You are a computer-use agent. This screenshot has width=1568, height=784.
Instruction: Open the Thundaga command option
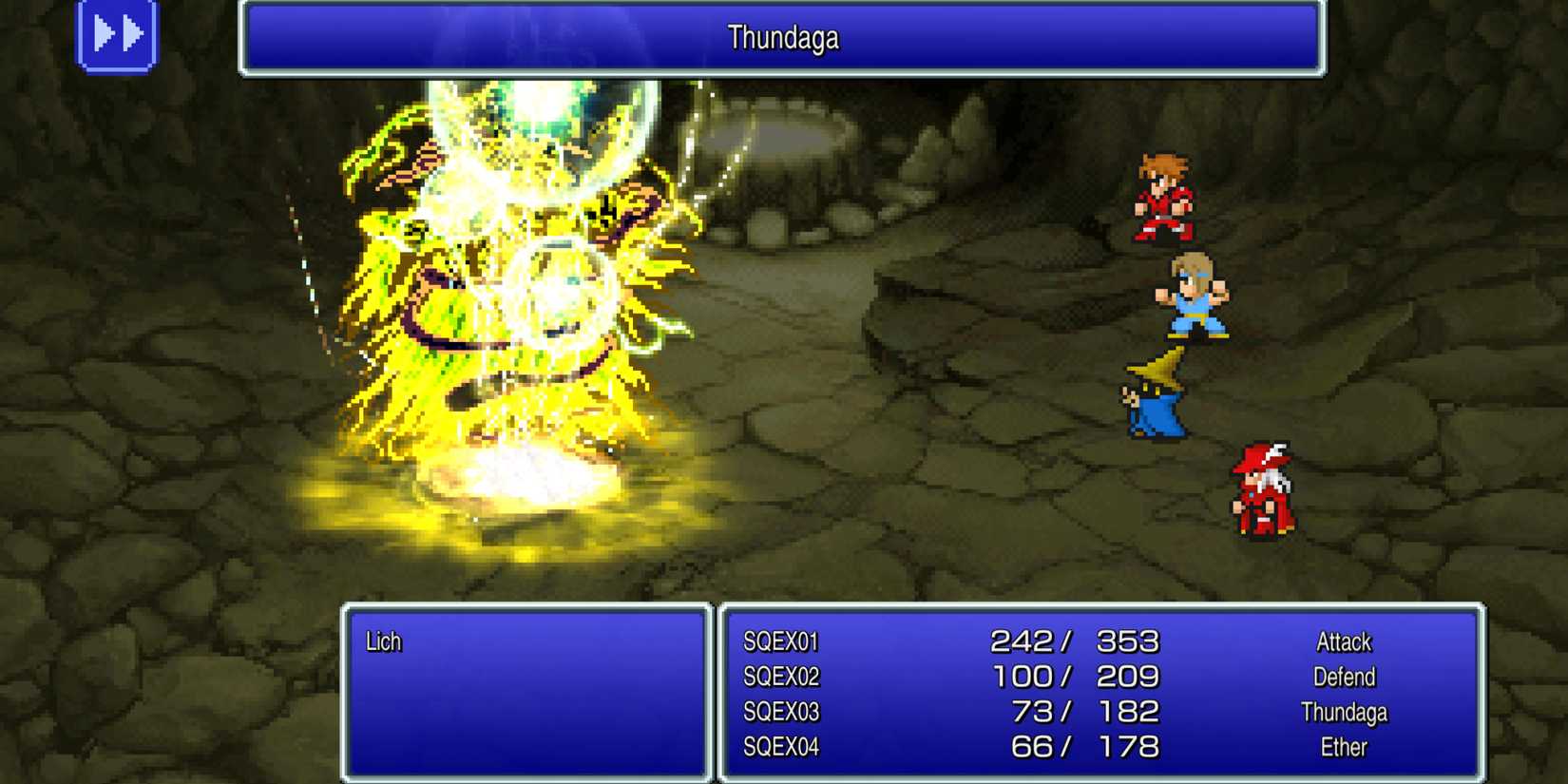tap(1346, 712)
